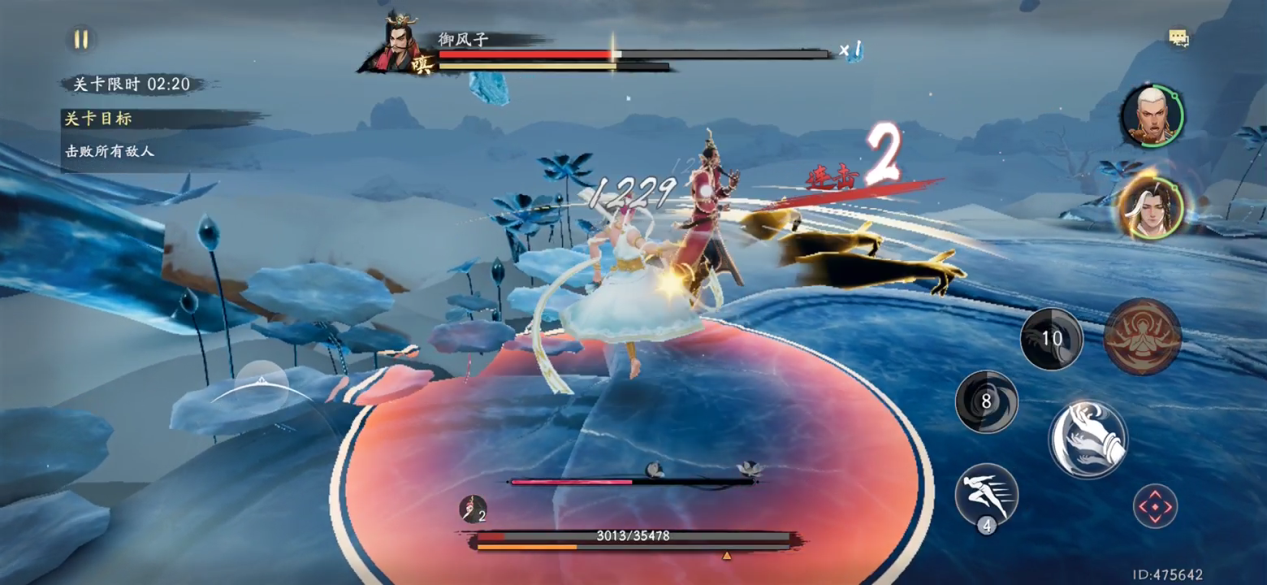Tap the main hand-strike attack button

click(1088, 439)
